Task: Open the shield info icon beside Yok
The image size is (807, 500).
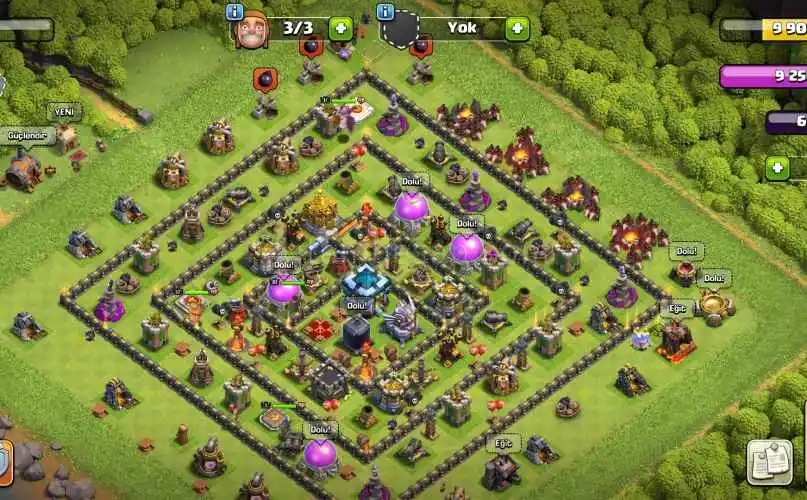Action: (384, 12)
